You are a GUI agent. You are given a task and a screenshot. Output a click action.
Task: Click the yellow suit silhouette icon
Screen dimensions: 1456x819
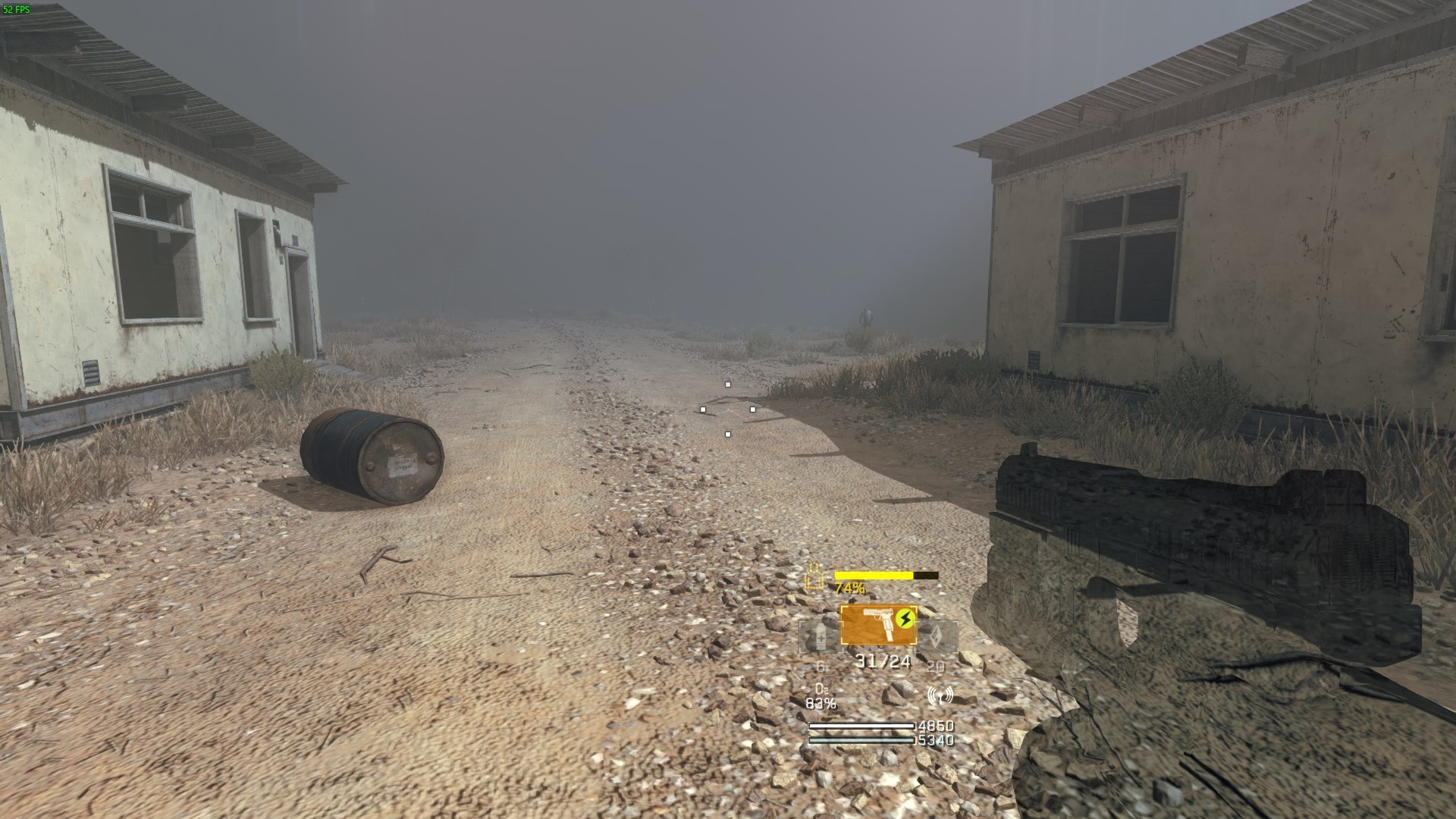(x=814, y=576)
